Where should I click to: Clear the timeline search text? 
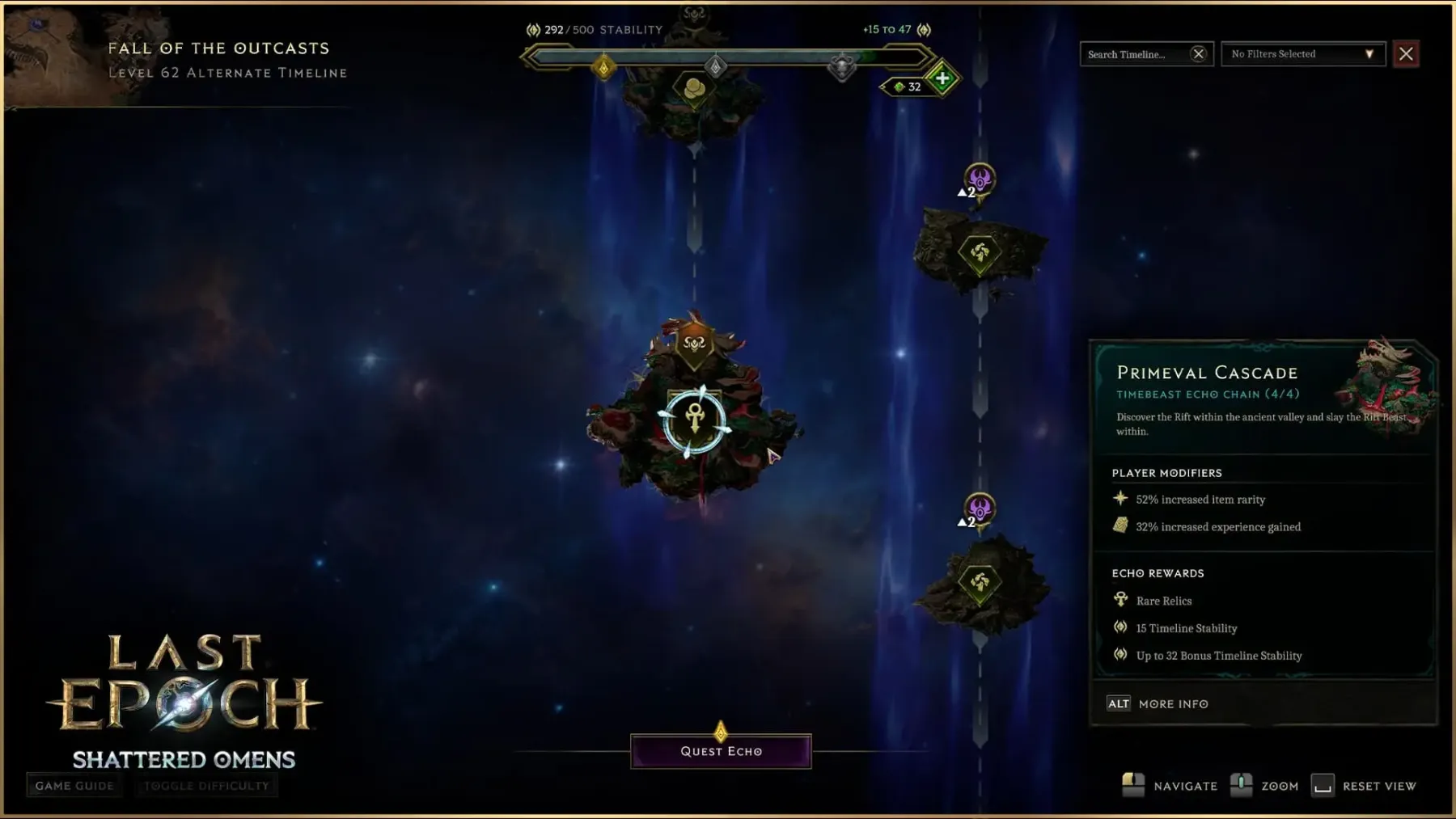1198,54
